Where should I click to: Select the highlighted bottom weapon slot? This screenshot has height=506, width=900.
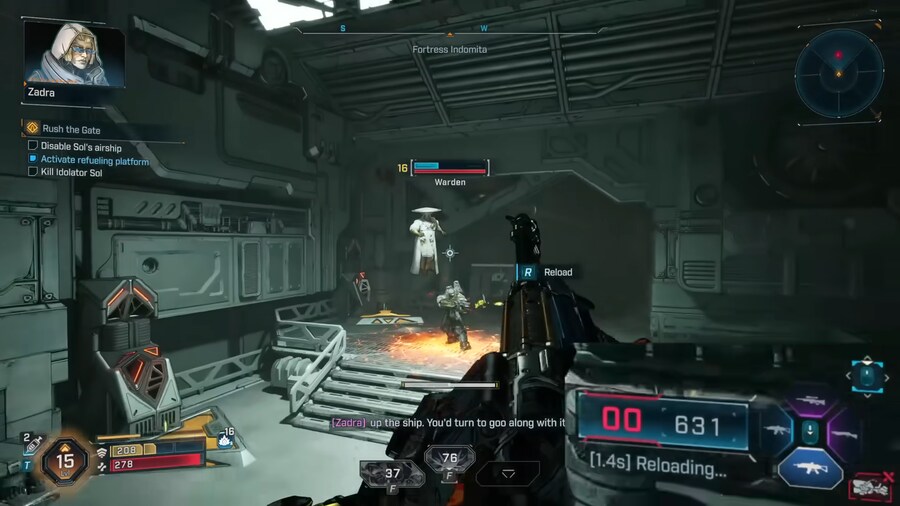tap(810, 468)
